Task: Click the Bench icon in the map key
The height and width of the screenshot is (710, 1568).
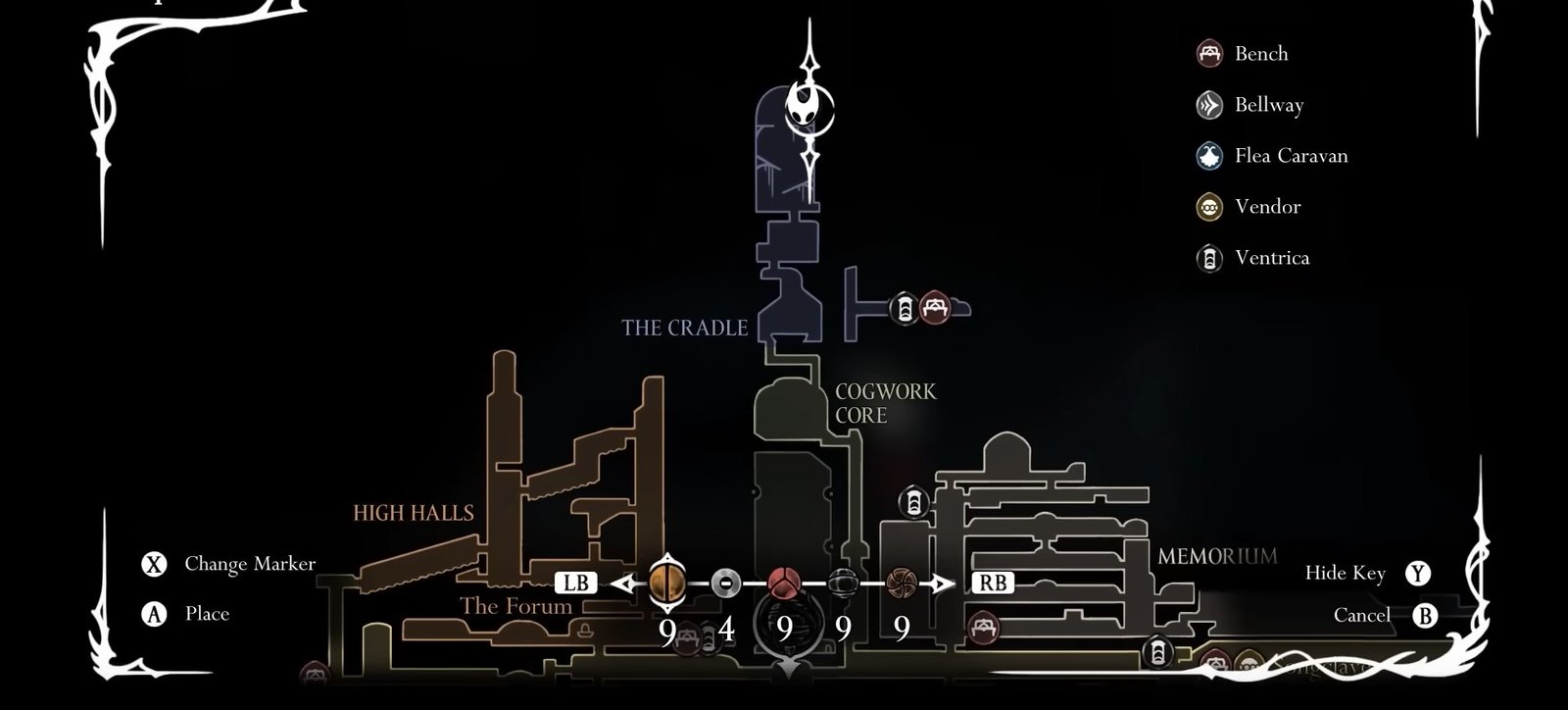Action: [1207, 54]
